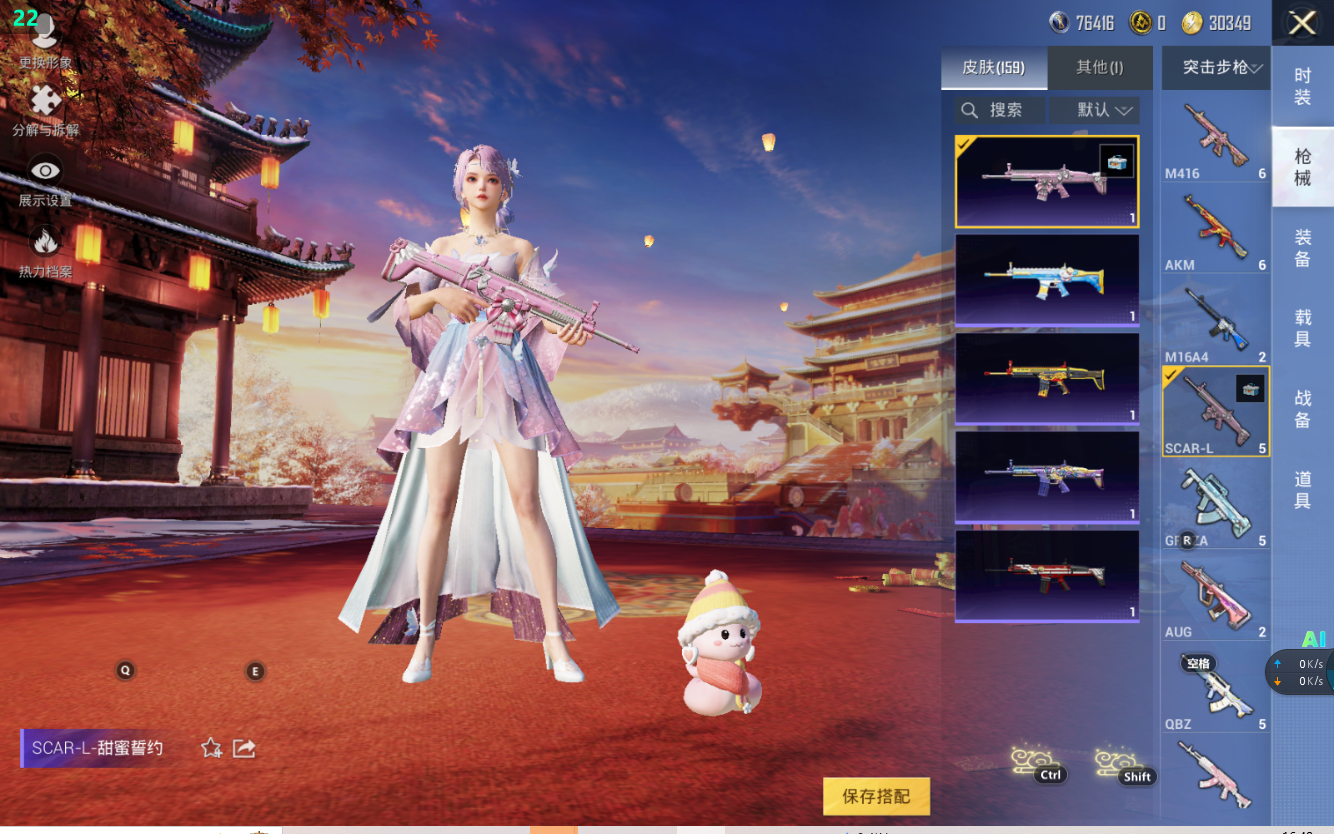This screenshot has height=834, width=1334.
Task: Switch to the 皮肤(159) skins tab
Action: pos(994,68)
